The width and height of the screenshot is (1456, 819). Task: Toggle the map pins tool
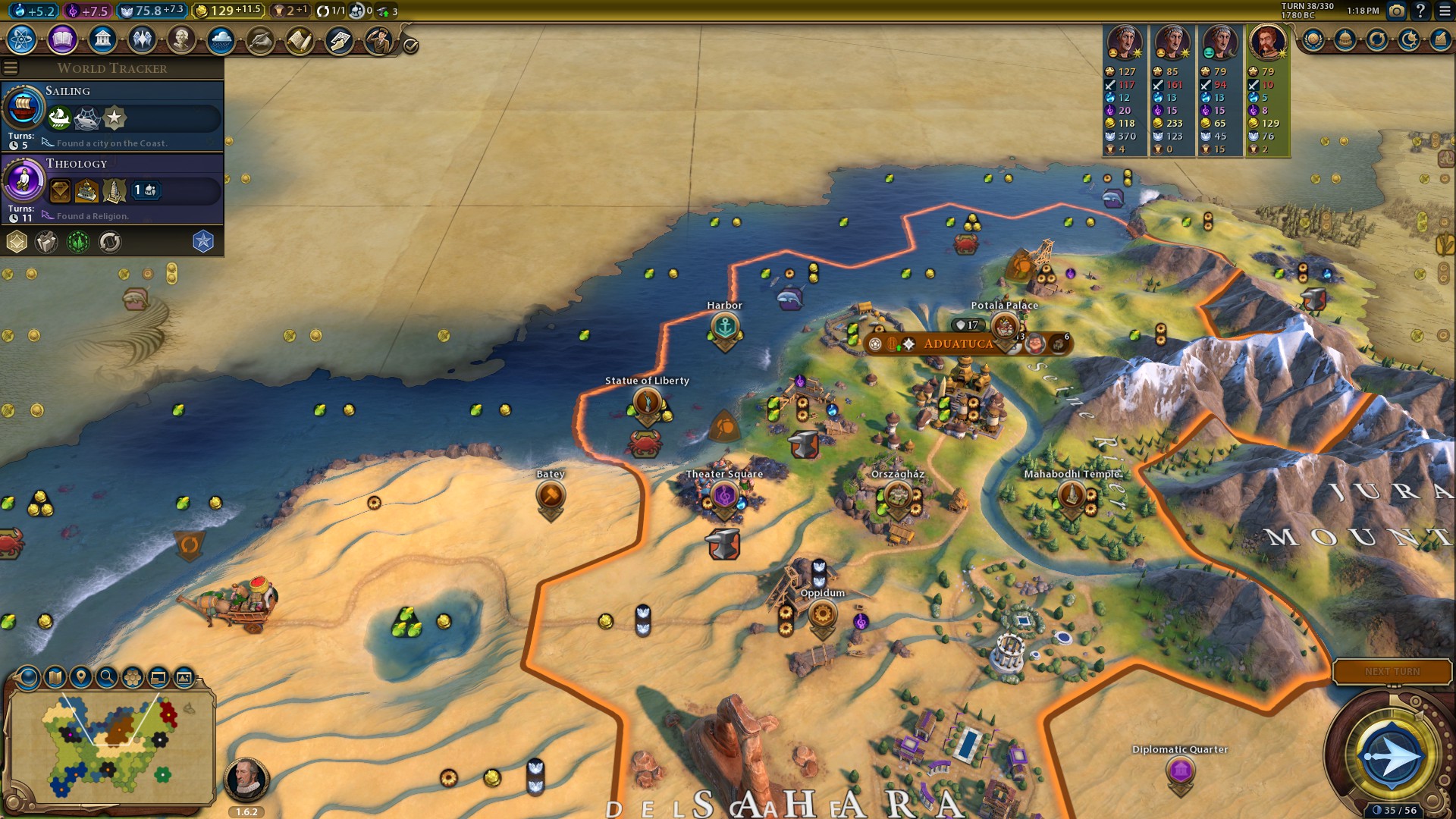(x=80, y=677)
